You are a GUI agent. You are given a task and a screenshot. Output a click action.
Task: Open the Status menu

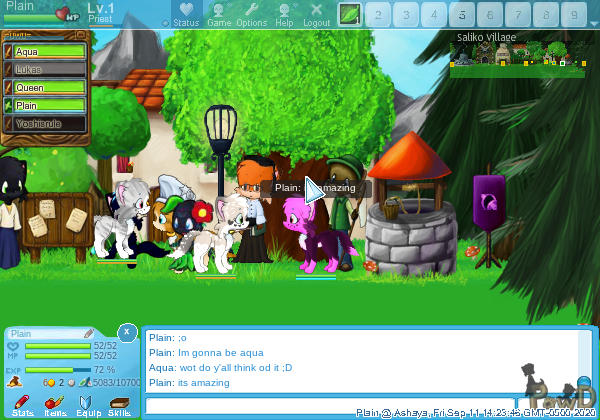tap(186, 14)
